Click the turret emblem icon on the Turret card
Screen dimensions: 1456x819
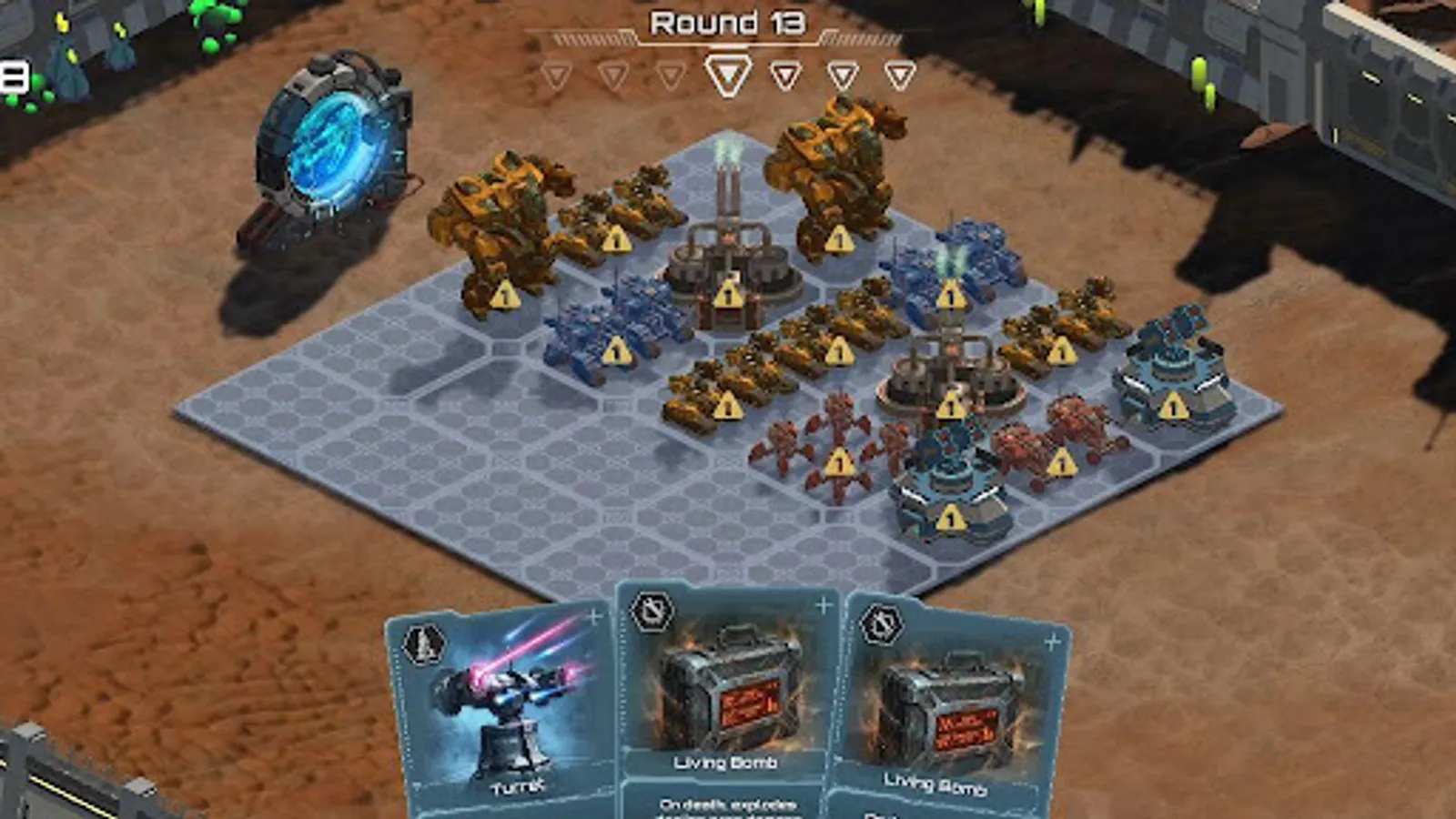coord(424,642)
